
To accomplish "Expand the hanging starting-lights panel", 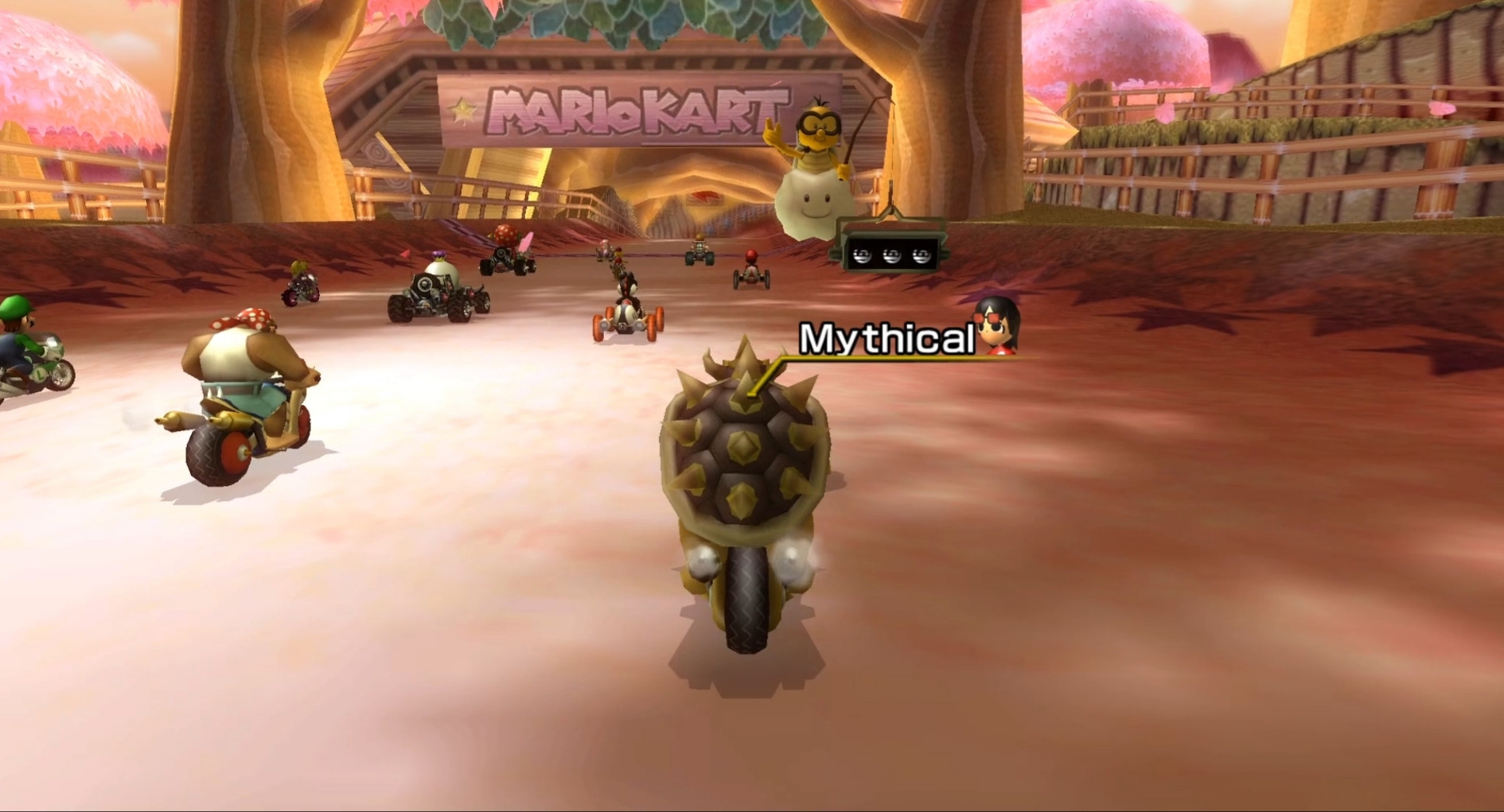I will click(891, 247).
